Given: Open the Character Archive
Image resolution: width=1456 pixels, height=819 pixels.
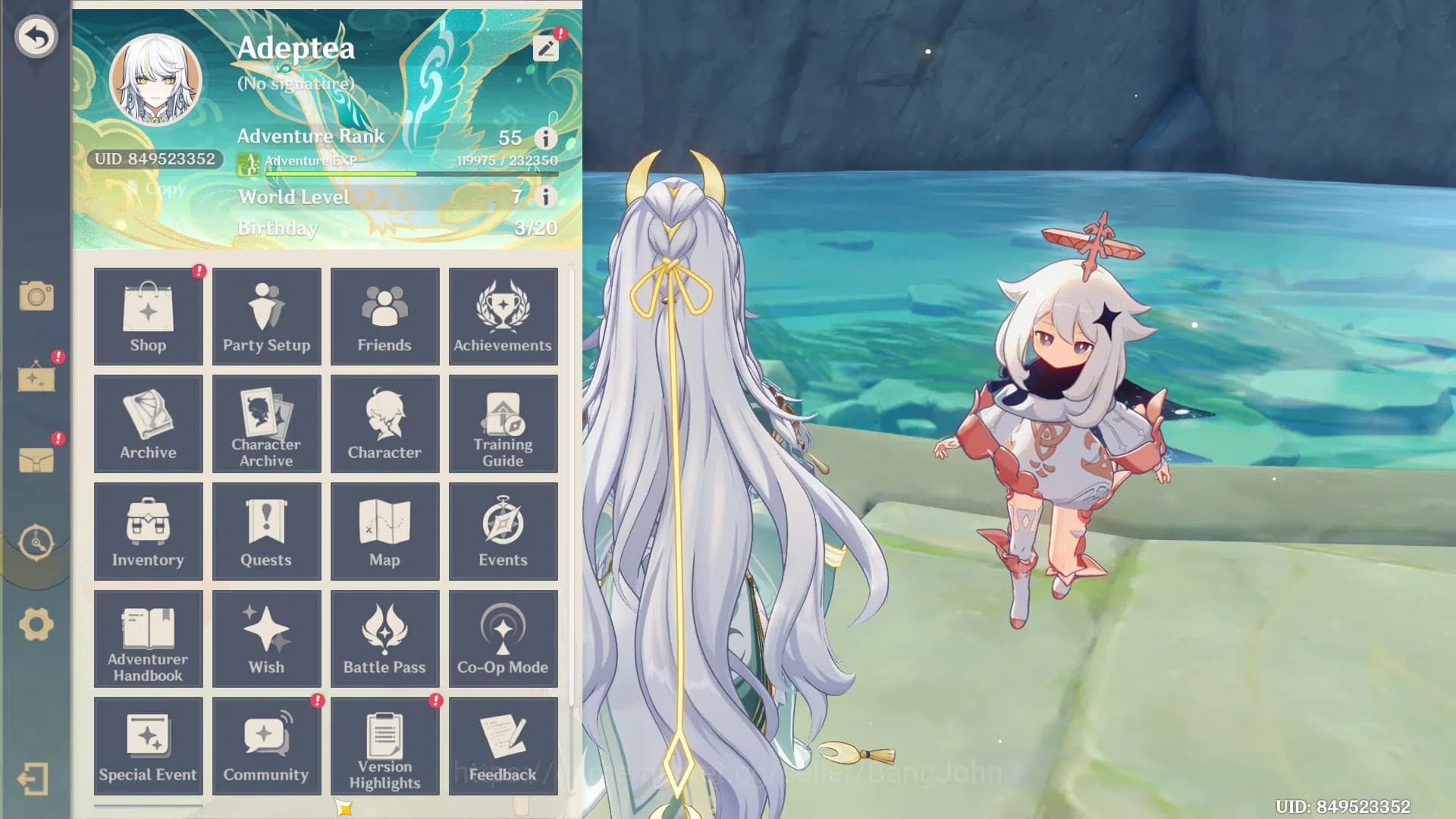Looking at the screenshot, I should 266,423.
